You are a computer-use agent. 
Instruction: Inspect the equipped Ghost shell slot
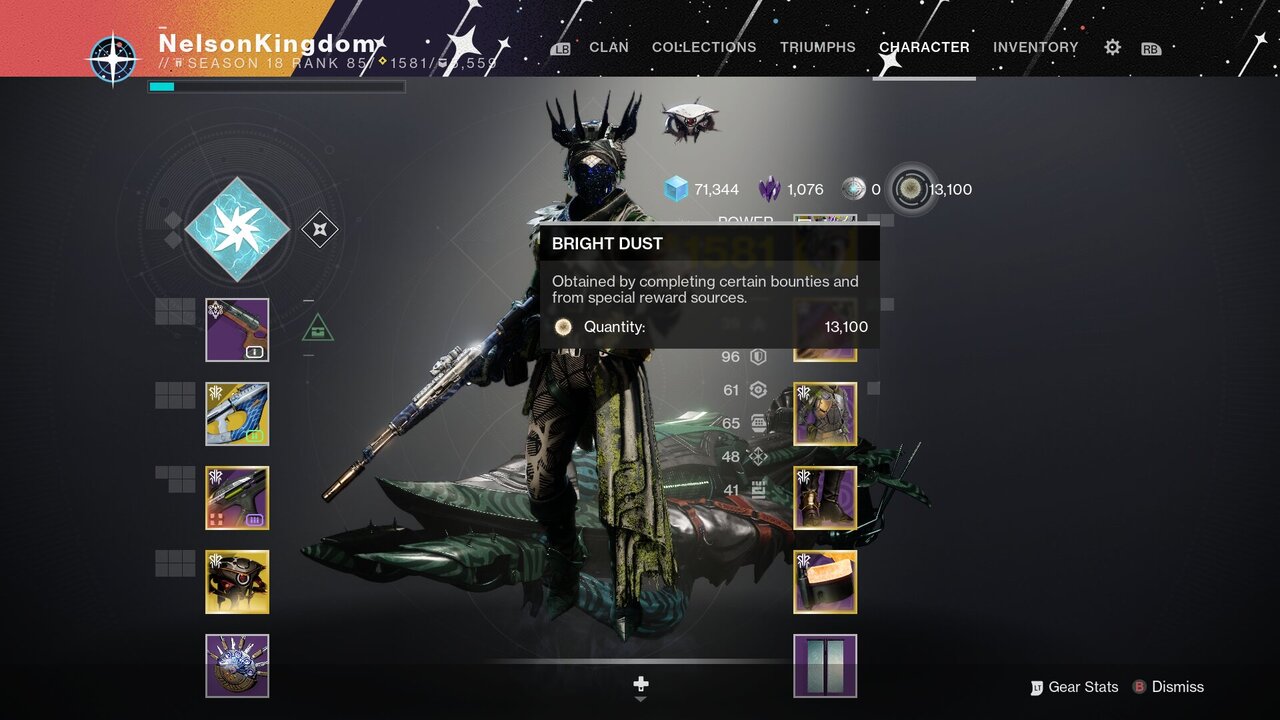tap(237, 582)
